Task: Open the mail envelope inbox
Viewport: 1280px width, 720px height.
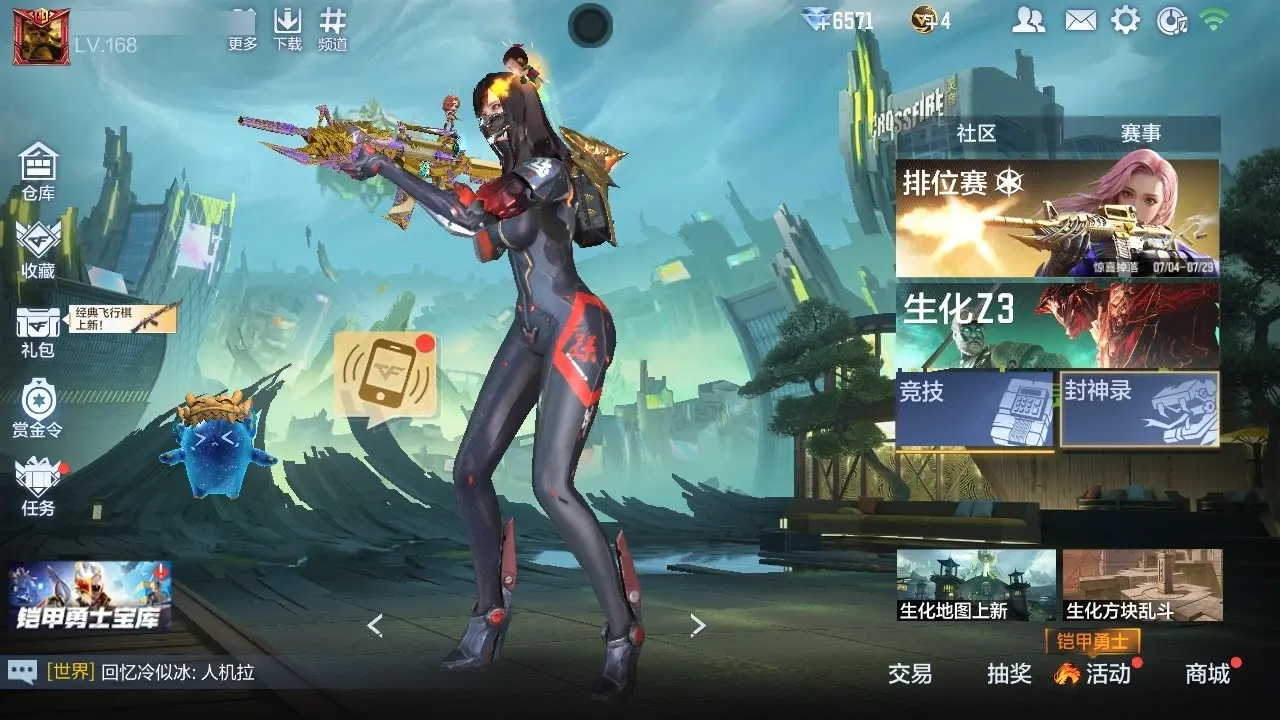Action: click(1080, 20)
